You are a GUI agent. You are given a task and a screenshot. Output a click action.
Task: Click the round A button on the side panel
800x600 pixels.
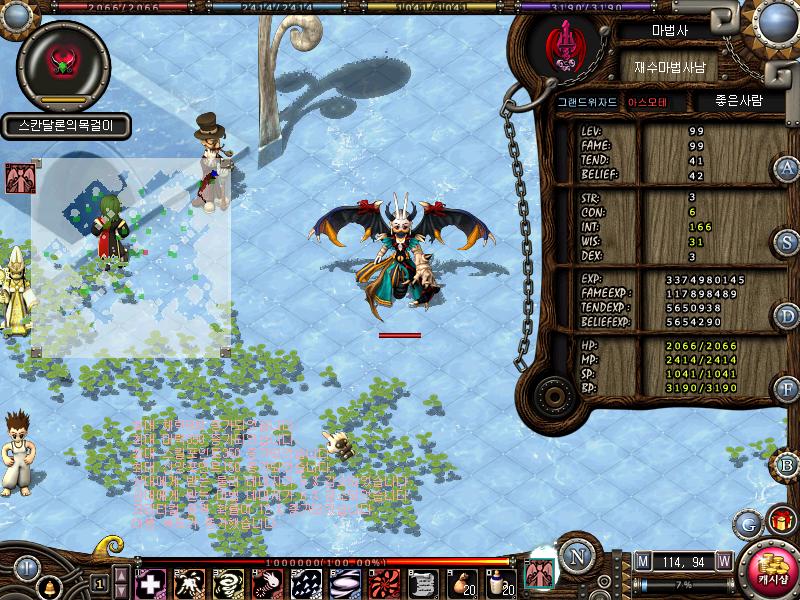(x=788, y=169)
